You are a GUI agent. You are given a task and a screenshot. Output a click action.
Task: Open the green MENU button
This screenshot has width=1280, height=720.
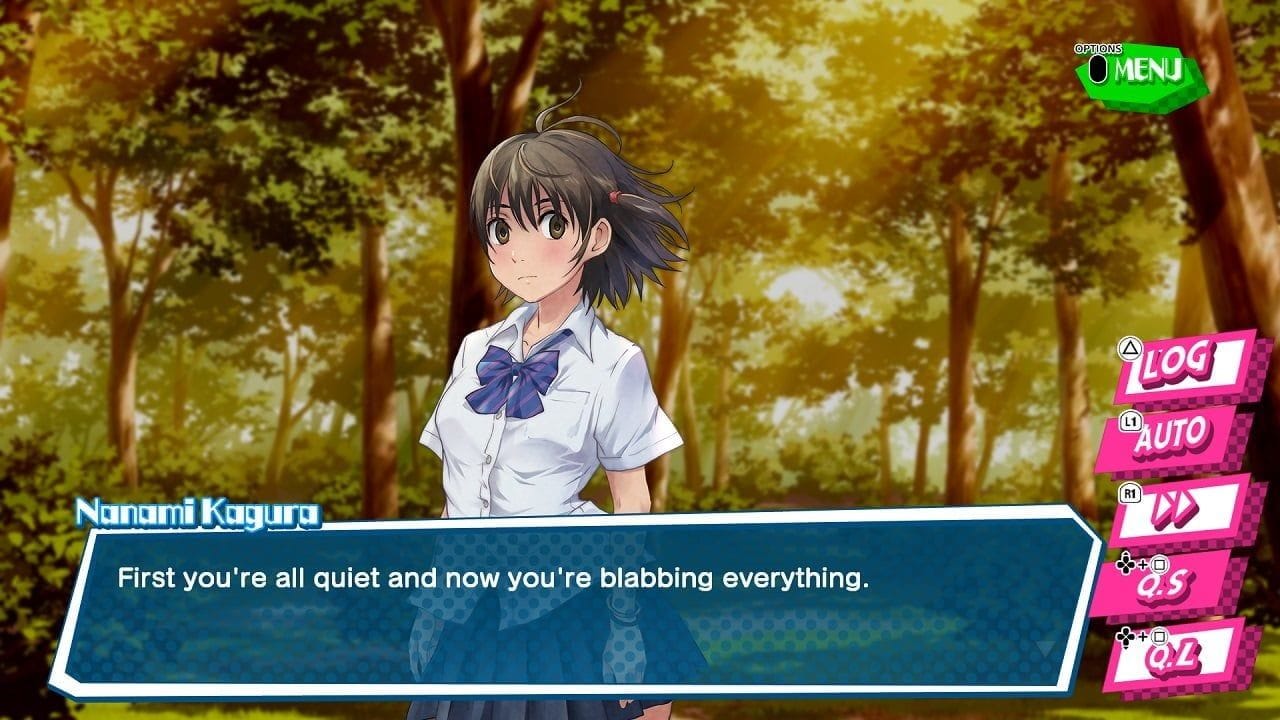coord(1144,72)
